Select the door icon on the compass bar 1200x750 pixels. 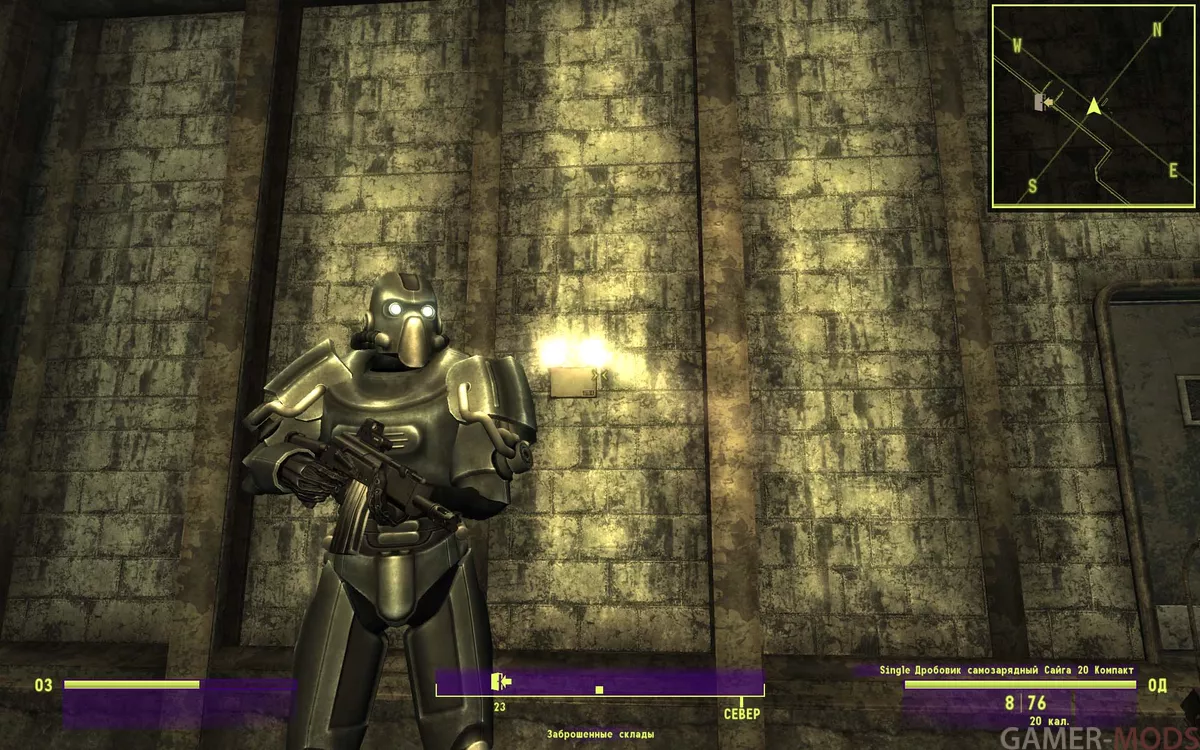[x=500, y=682]
